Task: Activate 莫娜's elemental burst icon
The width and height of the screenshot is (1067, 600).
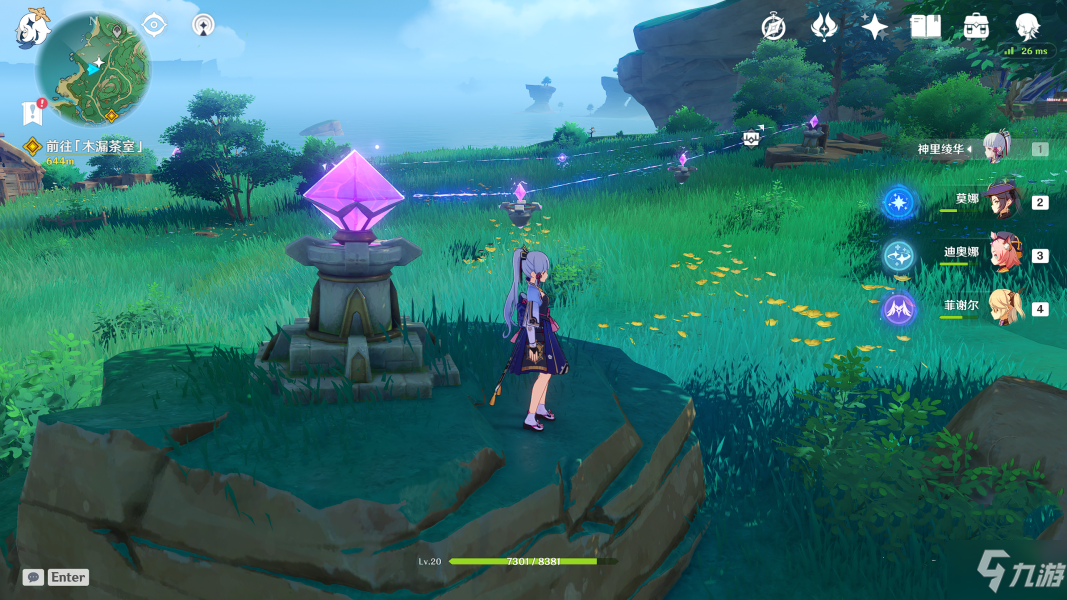Action: click(x=897, y=203)
